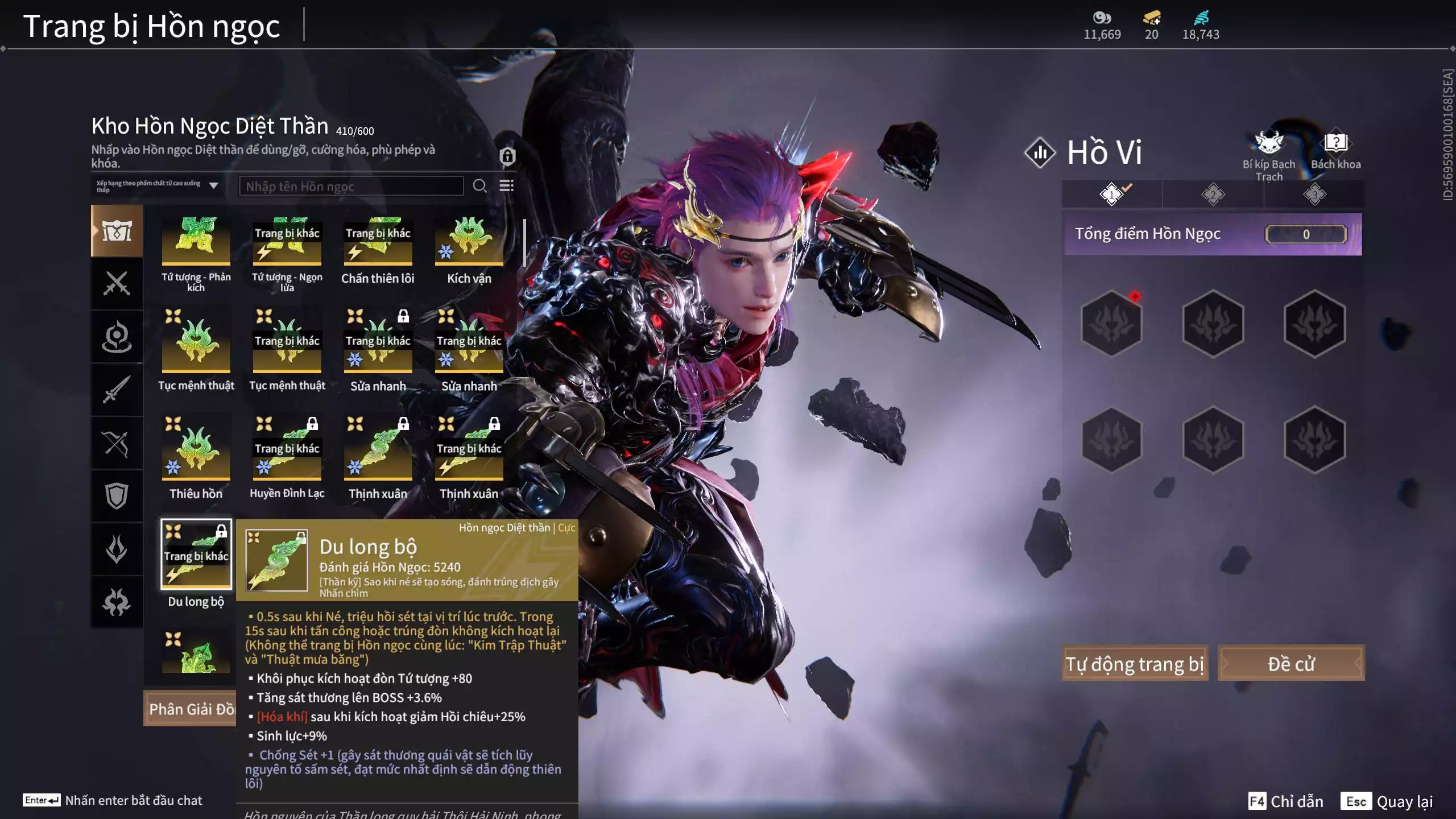The image size is (1456, 819).
Task: Select the Phân Giải Đồ button
Action: point(190,709)
